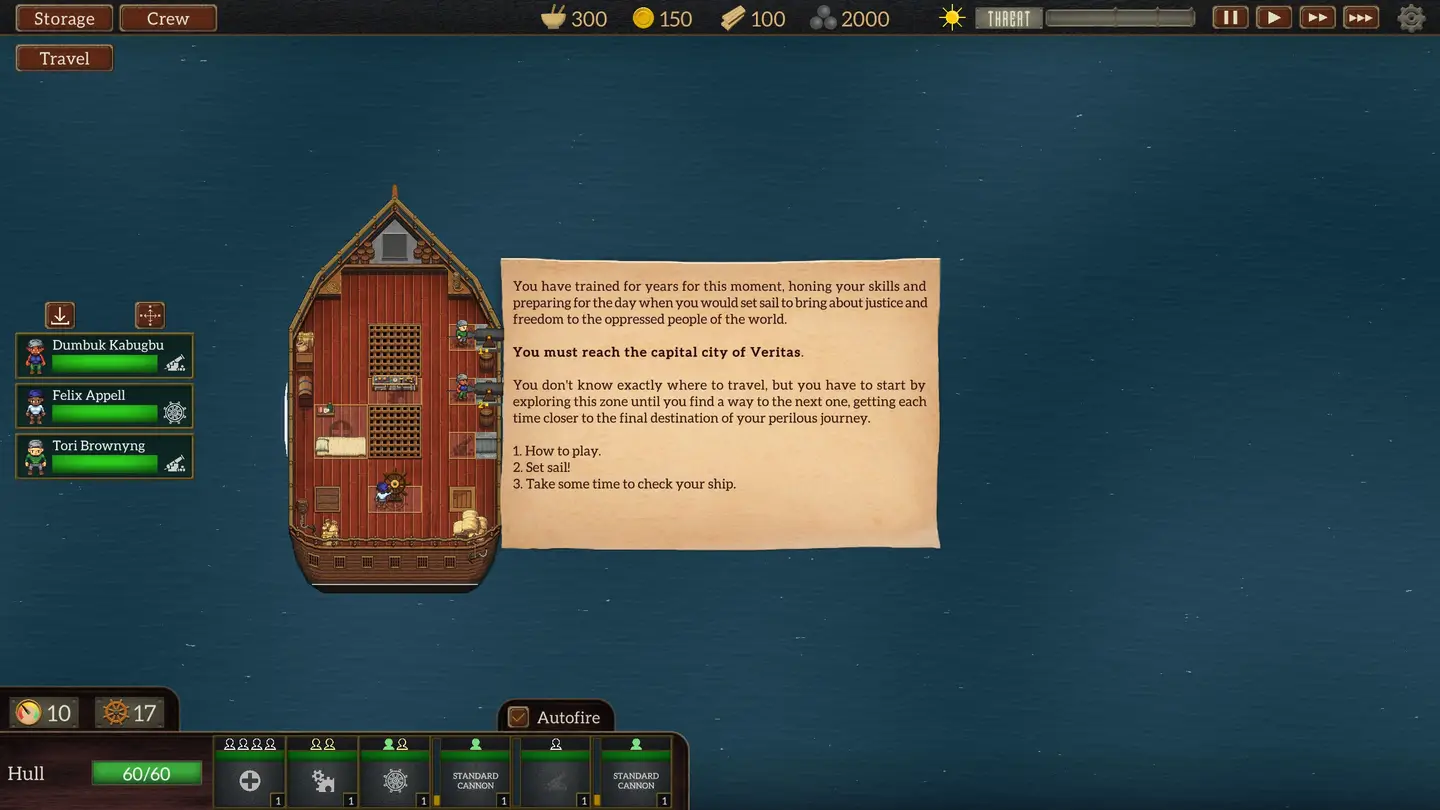Open the Storage panel
The image size is (1440, 810).
(x=64, y=19)
